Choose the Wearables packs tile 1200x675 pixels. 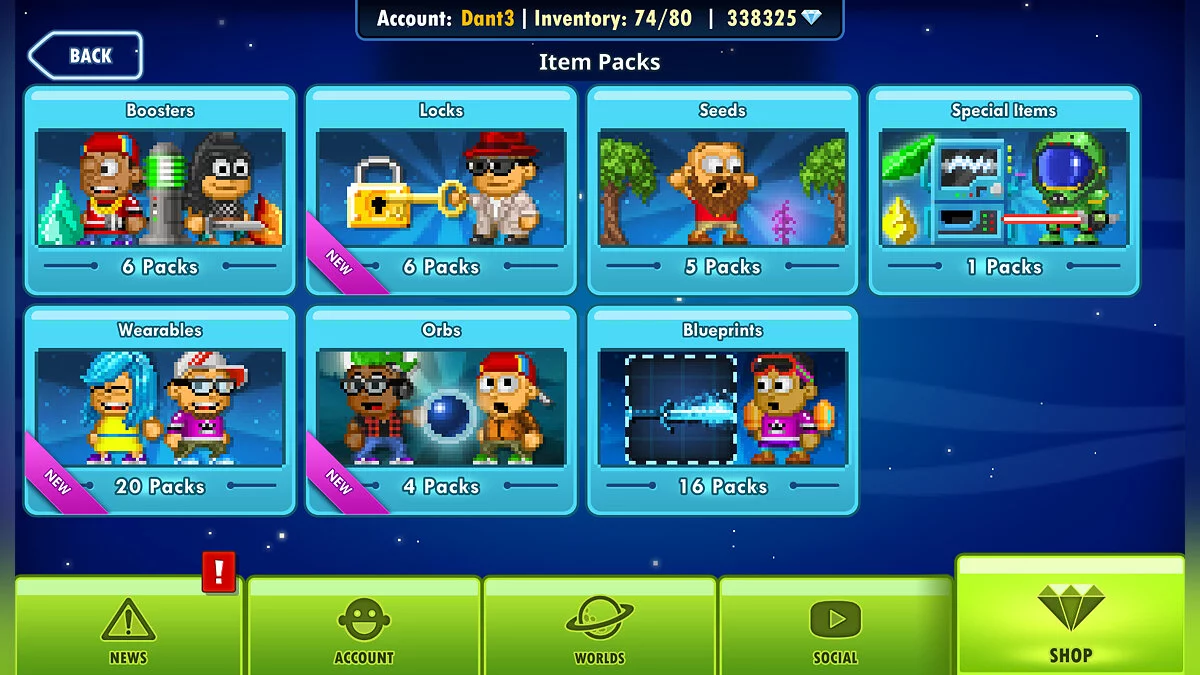160,410
